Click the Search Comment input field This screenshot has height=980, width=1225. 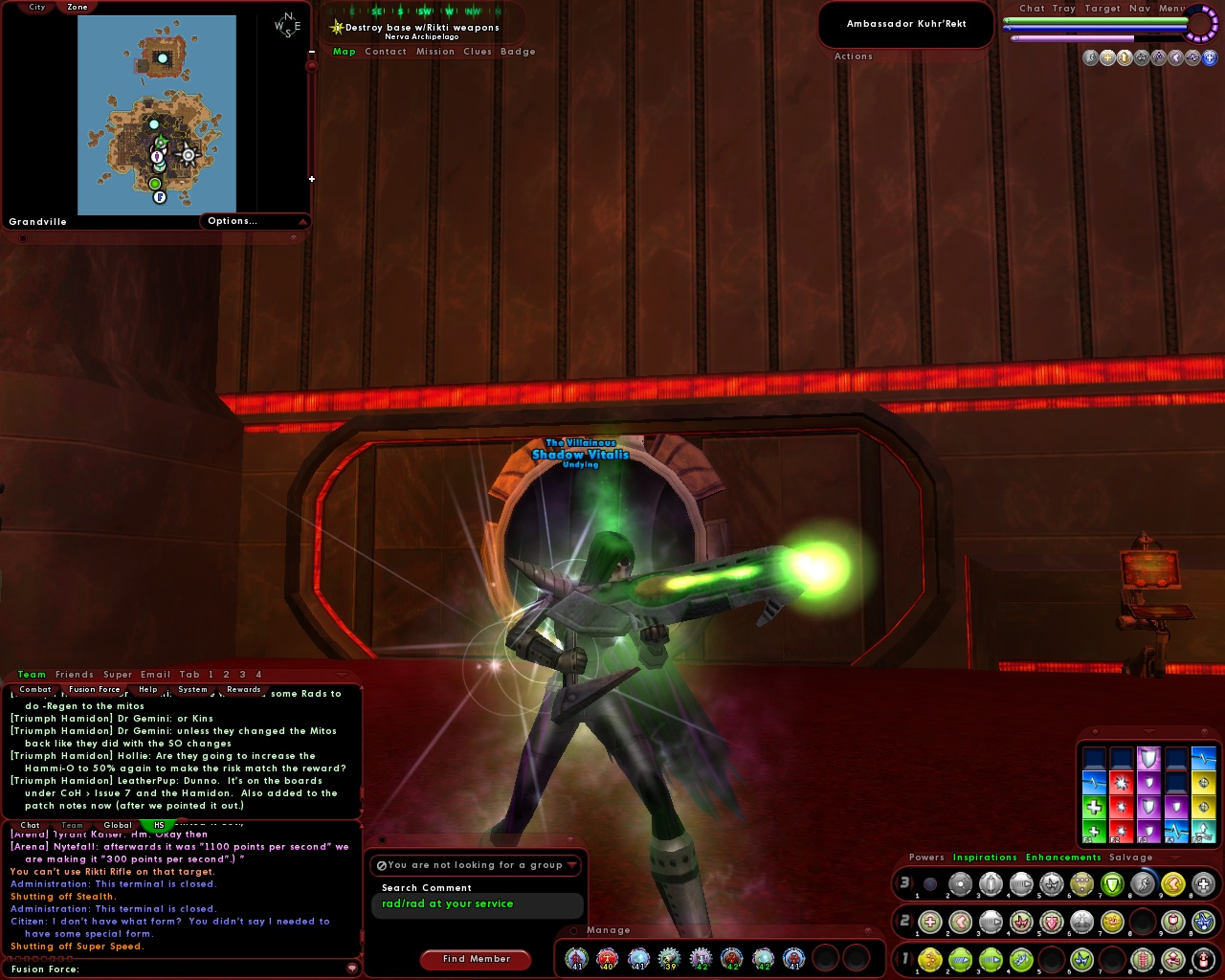click(477, 904)
